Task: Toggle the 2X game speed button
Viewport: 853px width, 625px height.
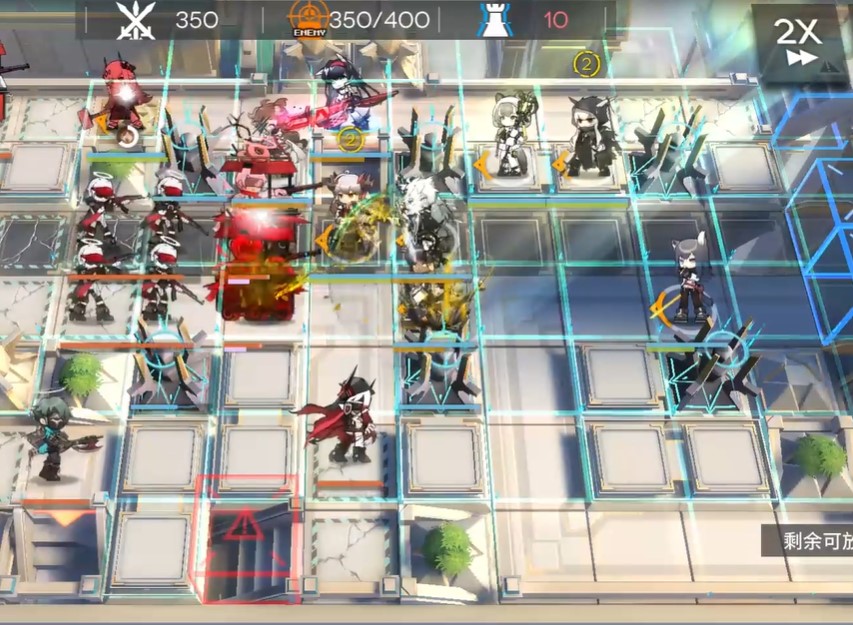Action: click(799, 41)
